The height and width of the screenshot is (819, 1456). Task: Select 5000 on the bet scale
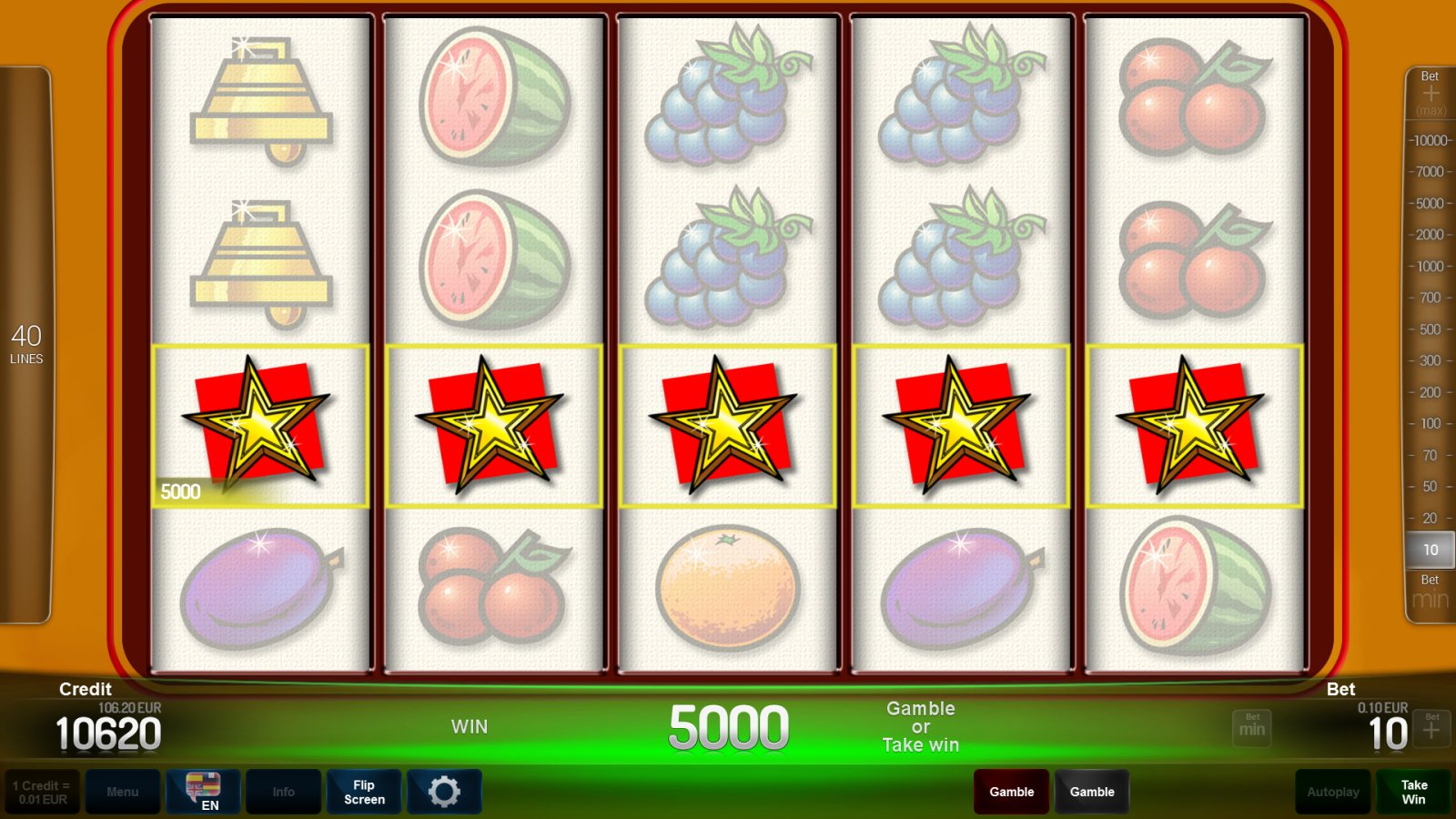coord(1431,203)
